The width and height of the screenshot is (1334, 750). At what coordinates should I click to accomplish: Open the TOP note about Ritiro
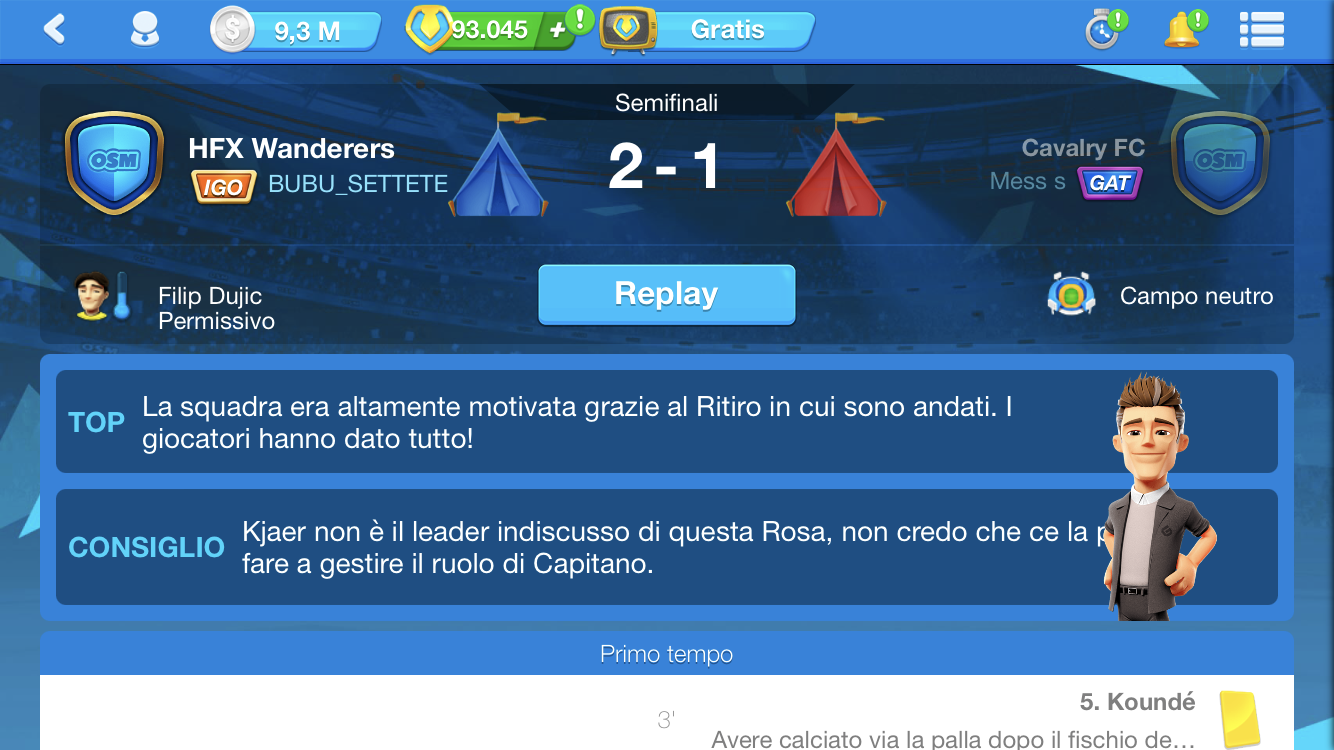tap(580, 421)
